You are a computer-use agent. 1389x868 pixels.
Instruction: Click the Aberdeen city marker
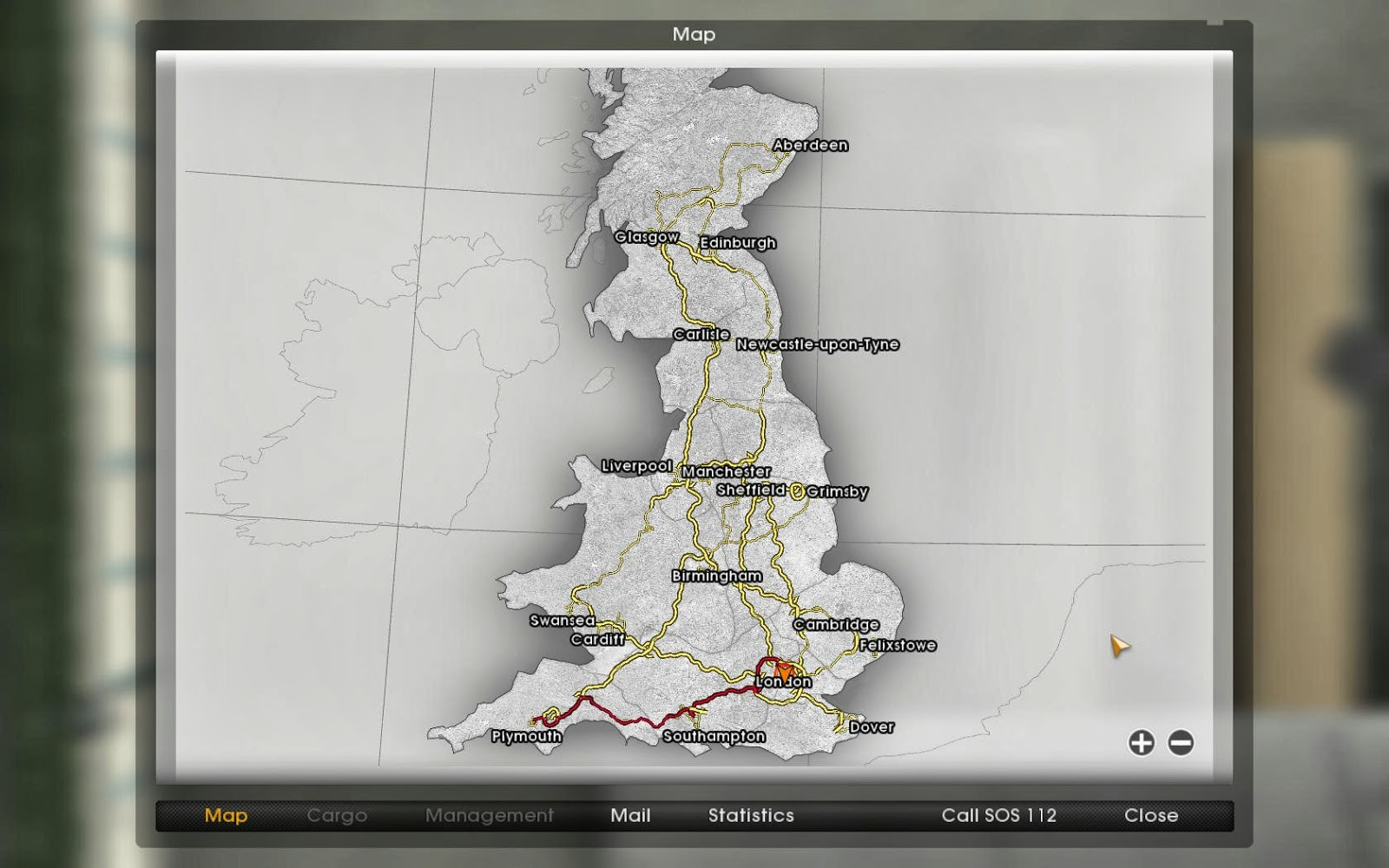pyautogui.click(x=809, y=145)
